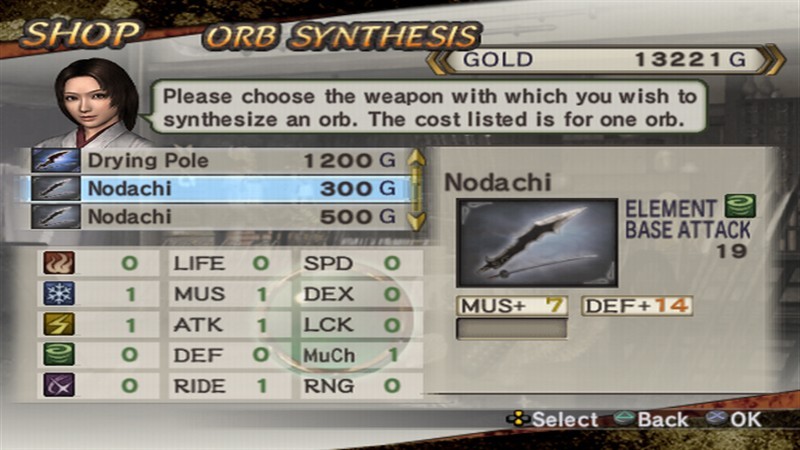Choose the Nodachi costing 300 G
800x450 pixels.
(220, 188)
